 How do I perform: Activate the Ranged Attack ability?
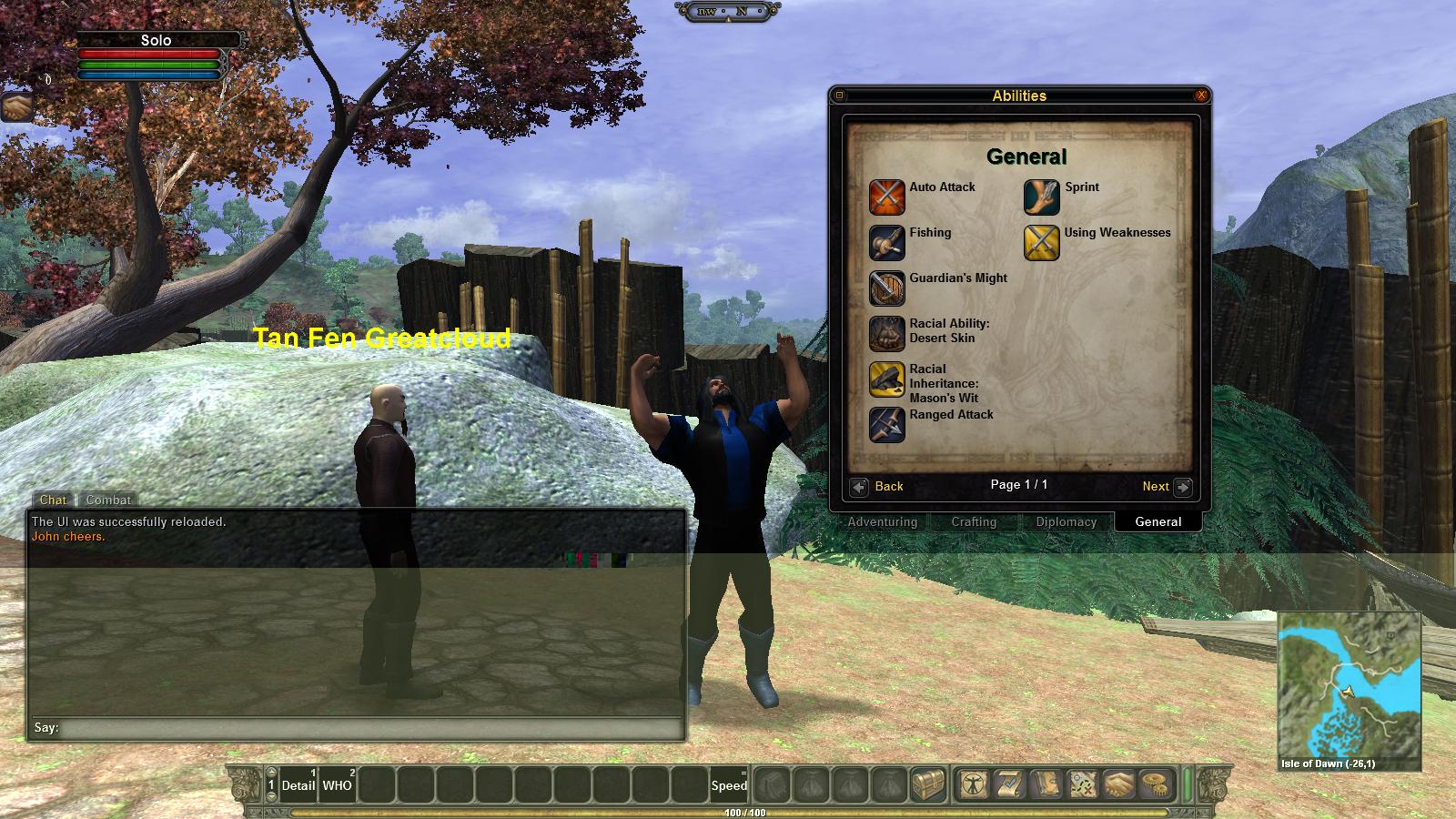(x=886, y=425)
